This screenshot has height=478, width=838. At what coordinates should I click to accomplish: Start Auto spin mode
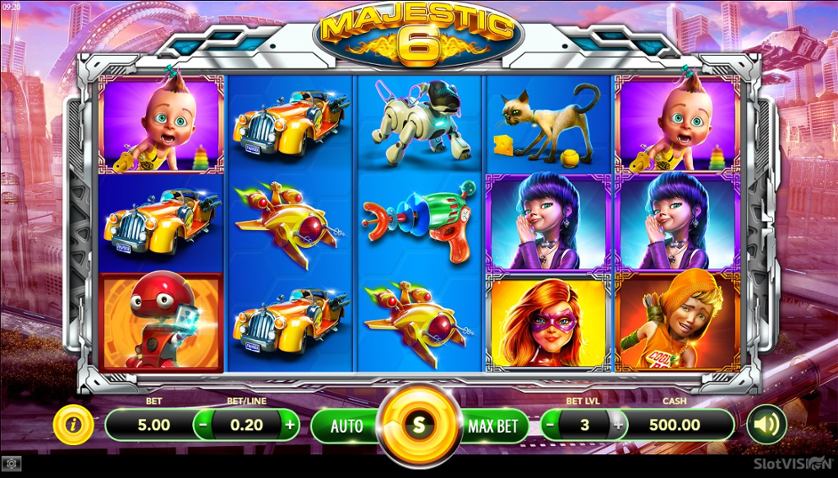pos(346,425)
